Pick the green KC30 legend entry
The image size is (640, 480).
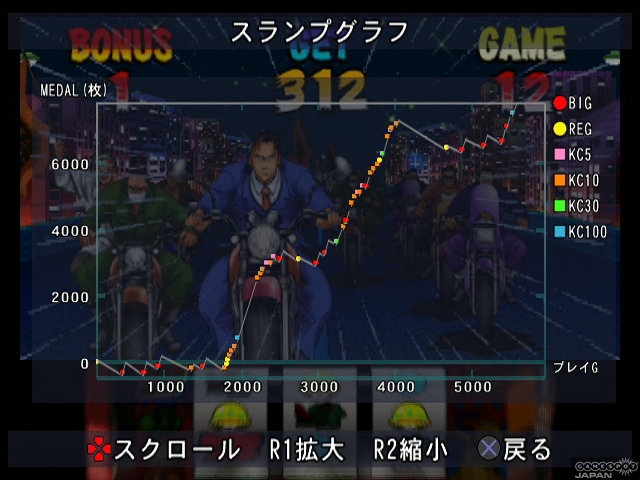[x=576, y=207]
